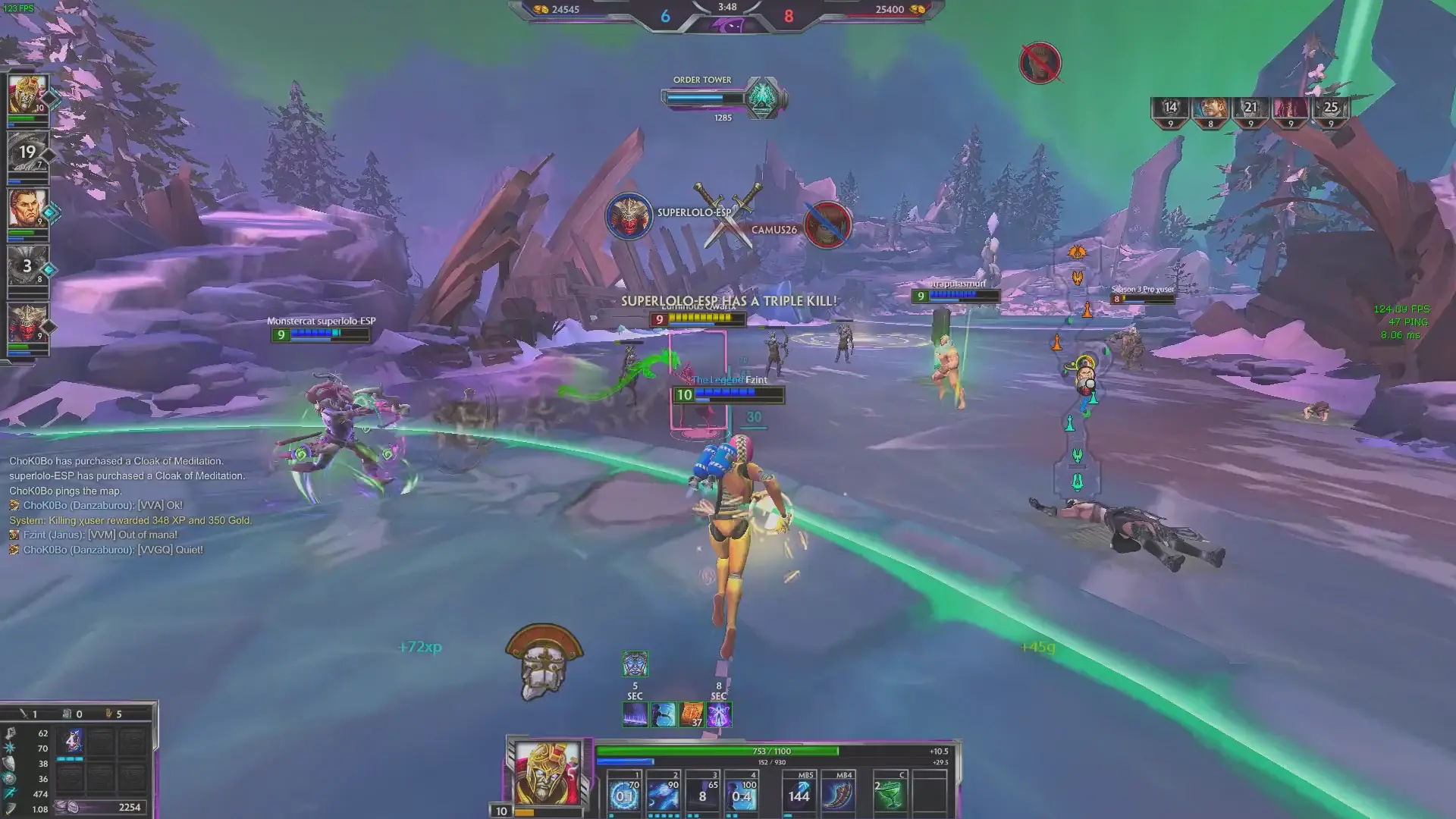Click the tier 4 item in the inventory grid
The width and height of the screenshot is (1456, 819).
[70, 741]
